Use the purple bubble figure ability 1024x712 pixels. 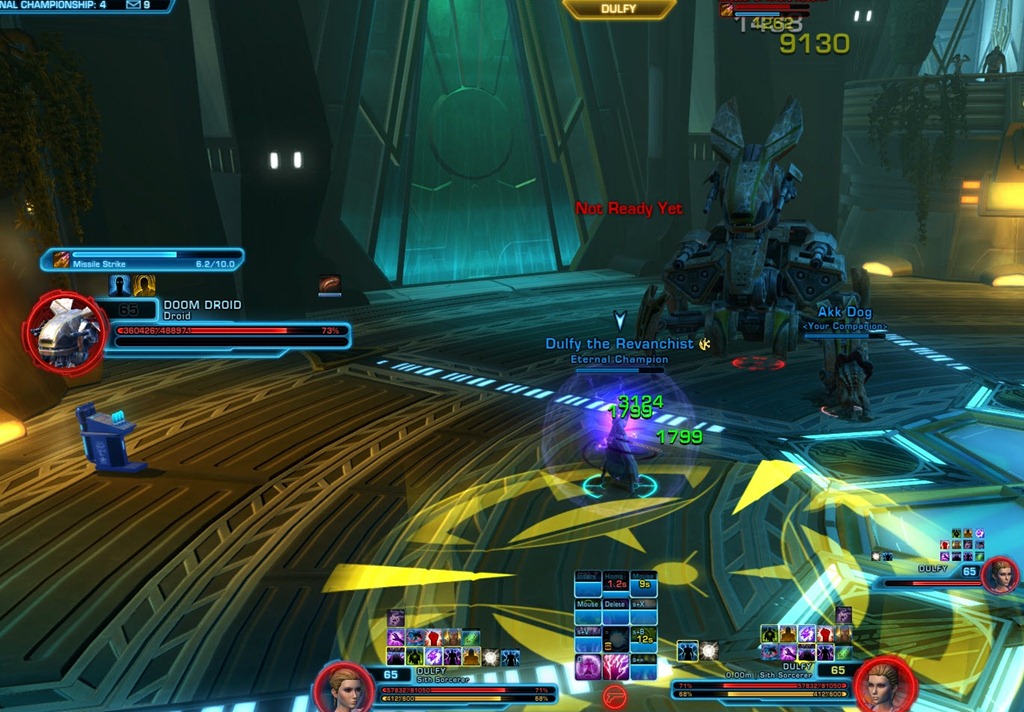(x=588, y=666)
